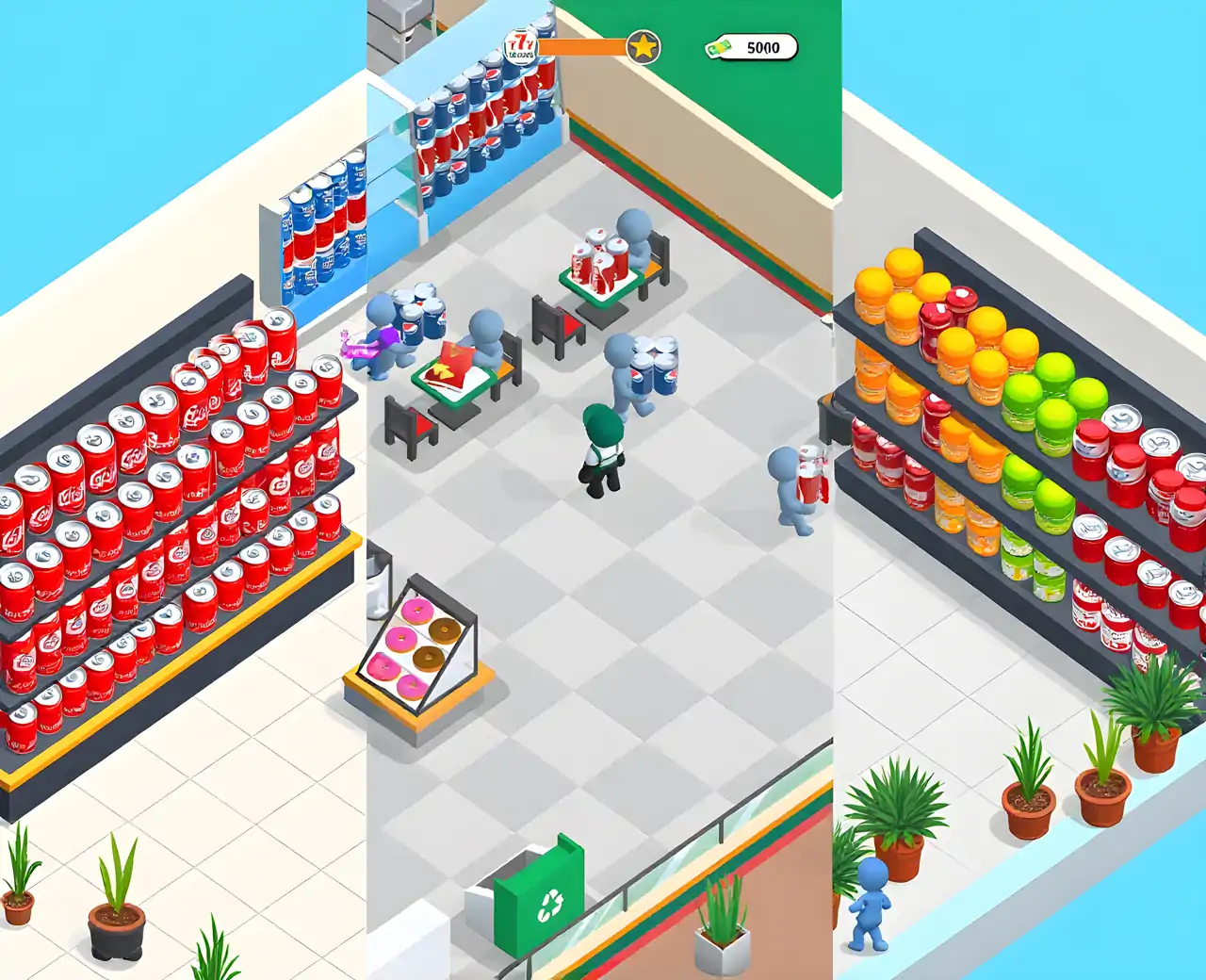Select the 7-Eleven level badge
Viewport: 1206px width, 980px height.
coord(519,44)
